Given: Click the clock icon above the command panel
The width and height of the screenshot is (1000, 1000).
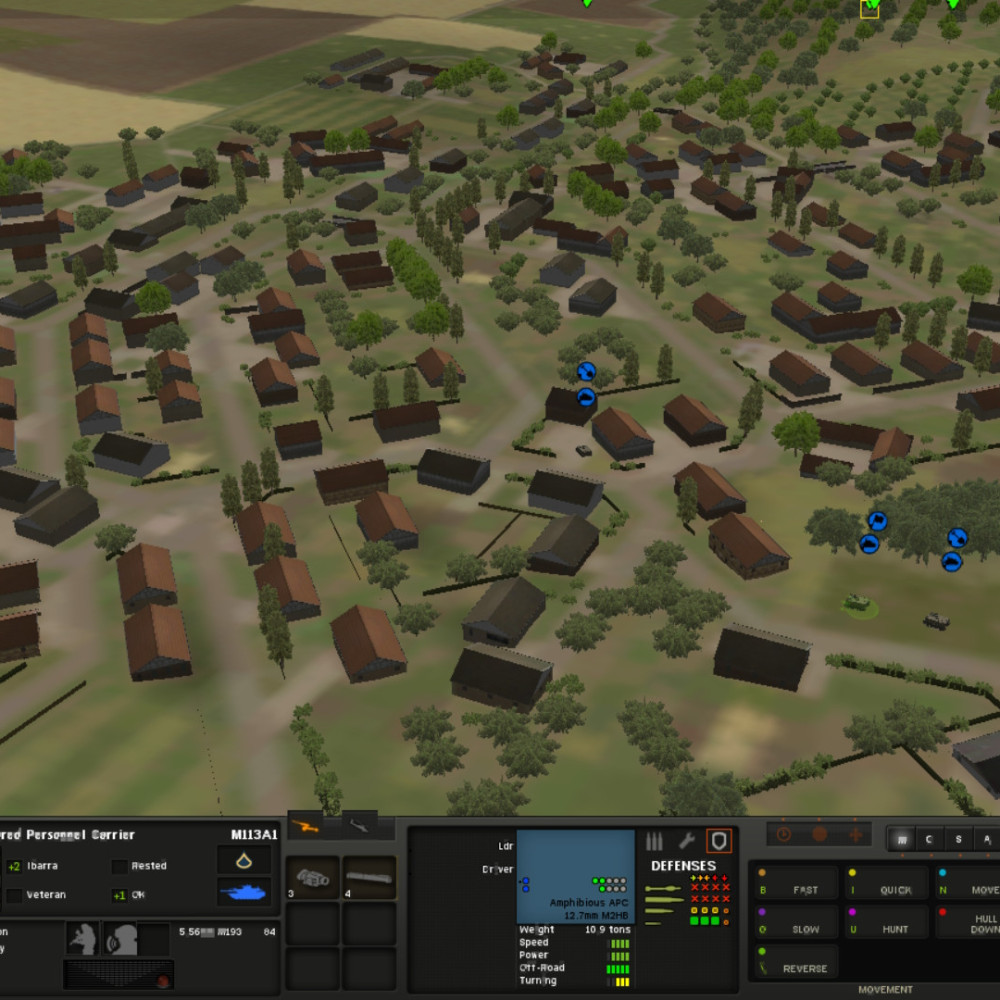Looking at the screenshot, I should pos(784,834).
